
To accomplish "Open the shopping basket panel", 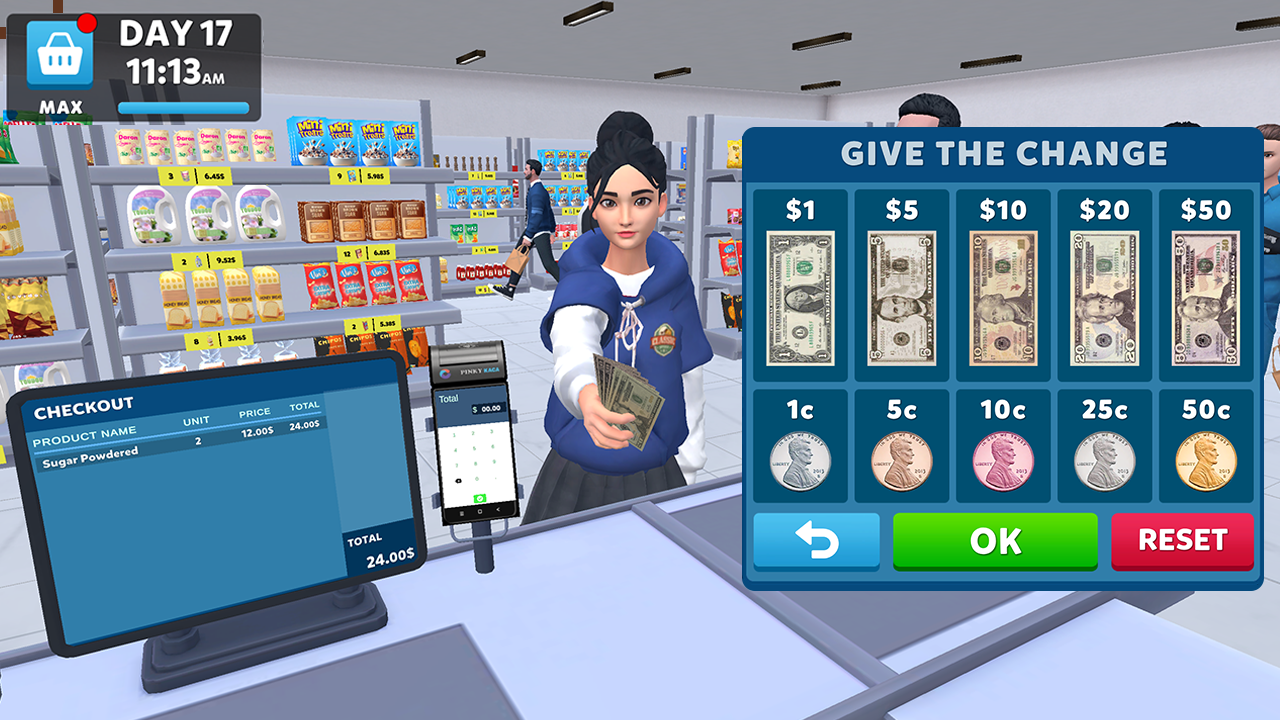I will point(60,55).
